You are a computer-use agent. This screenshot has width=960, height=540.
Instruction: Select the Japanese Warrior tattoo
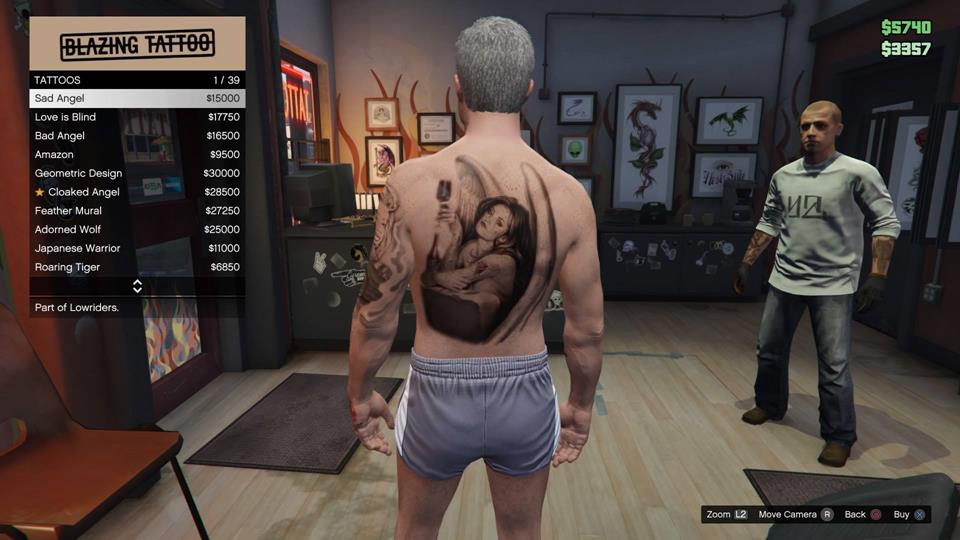137,248
